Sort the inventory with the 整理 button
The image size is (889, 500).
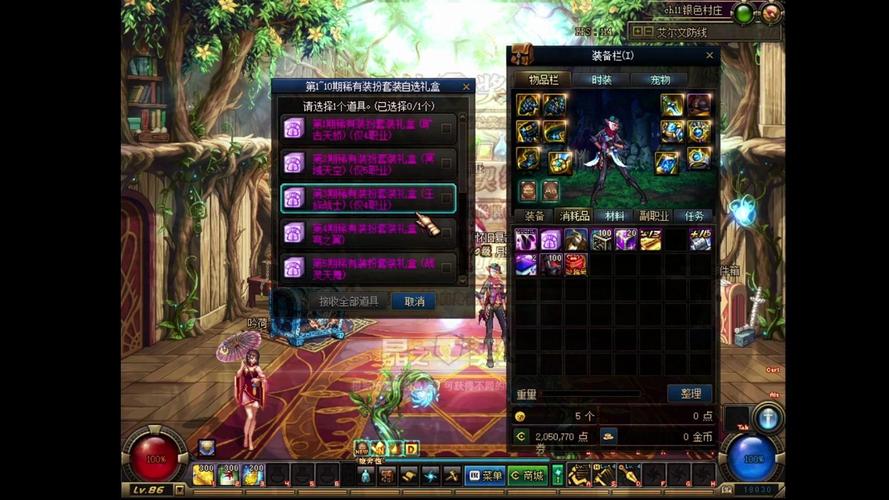[x=689, y=393]
